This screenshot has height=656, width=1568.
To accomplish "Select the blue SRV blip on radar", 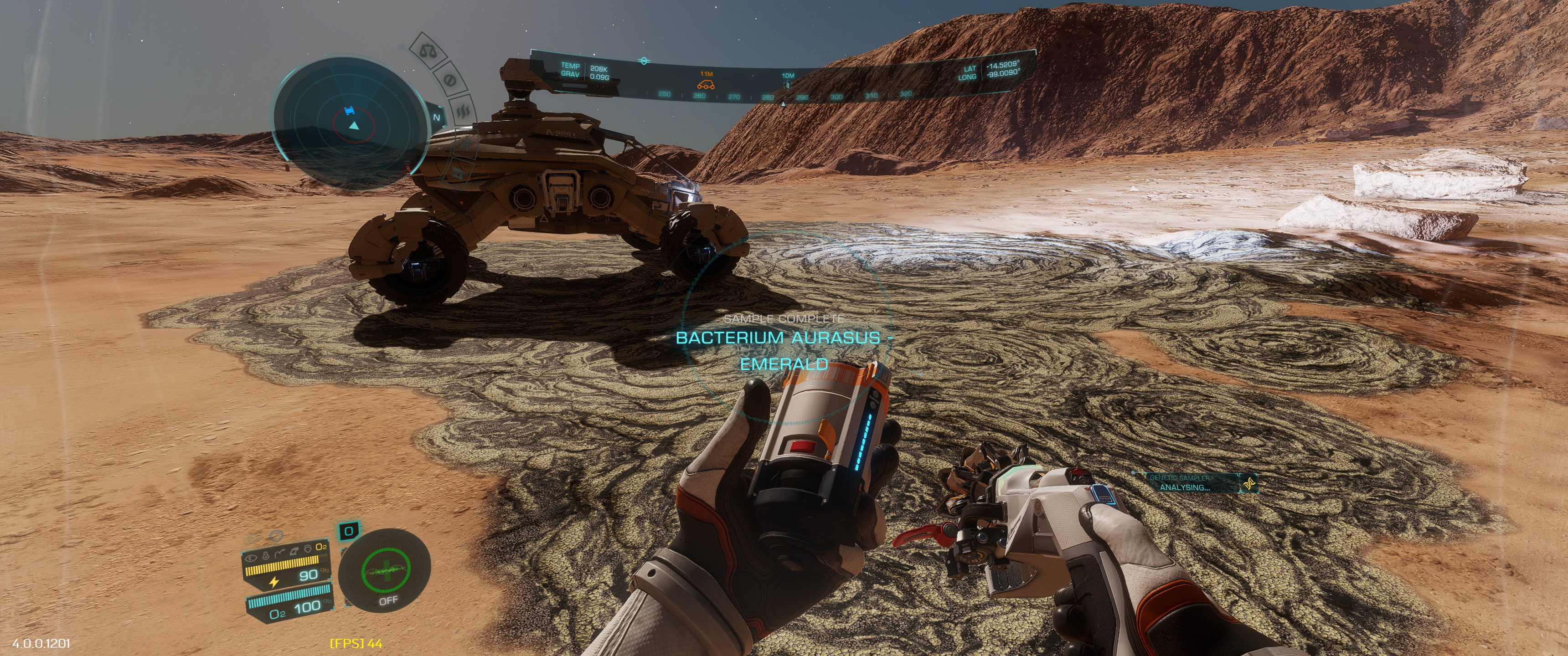I will click(x=349, y=111).
